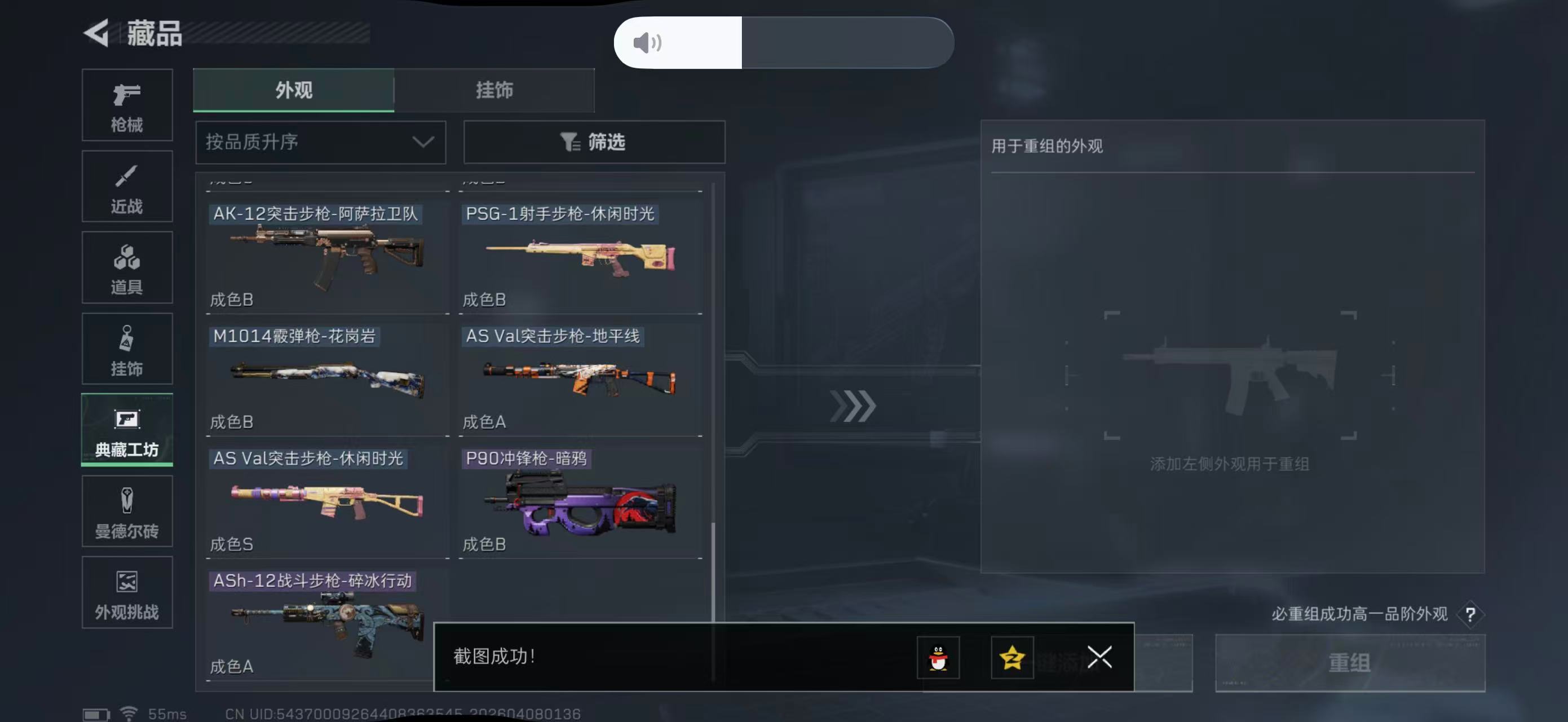Select the 挂饰 charms category in the sidebar
Image resolution: width=1568 pixels, height=722 pixels.
127,349
